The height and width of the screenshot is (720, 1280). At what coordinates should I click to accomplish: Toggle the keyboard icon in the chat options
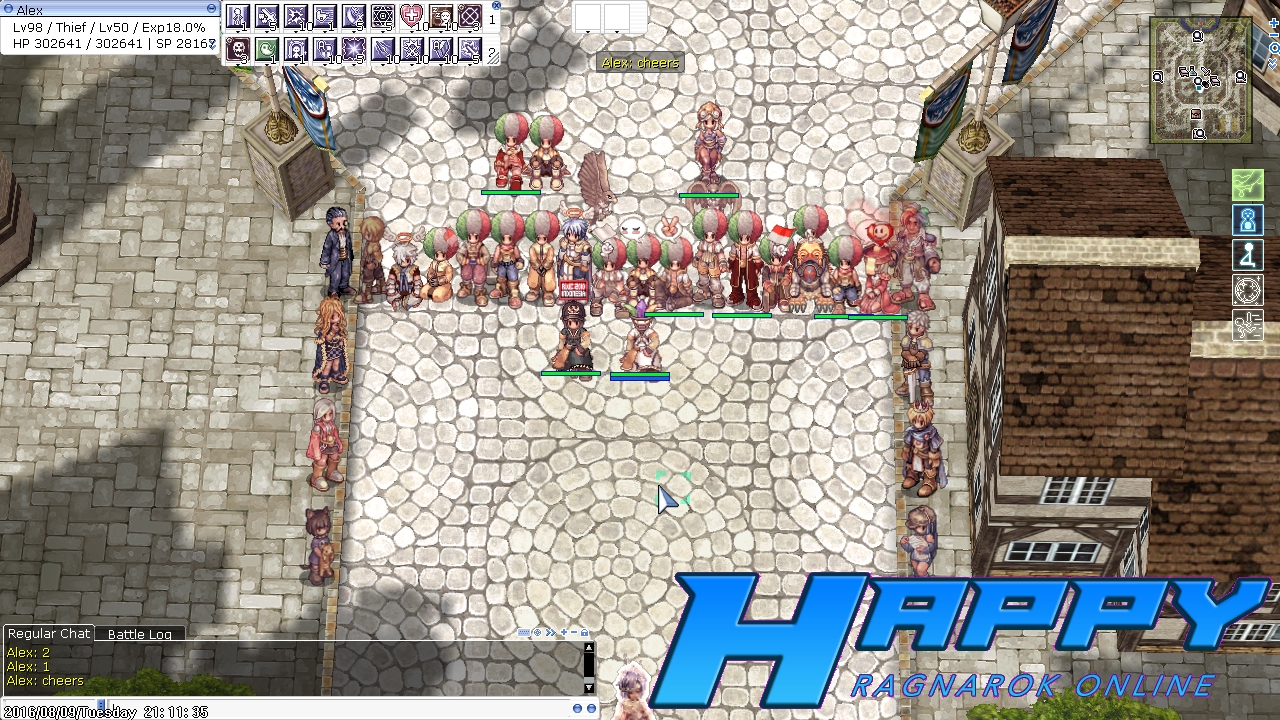tap(524, 633)
